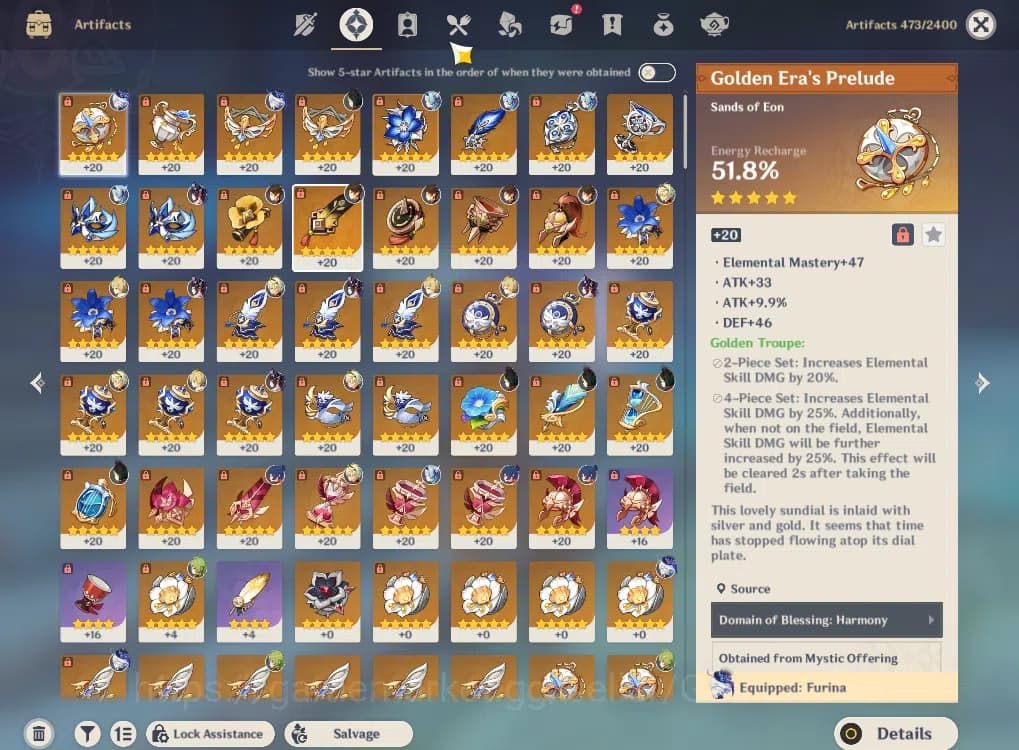The width and height of the screenshot is (1019, 750).
Task: Switch to the Weapons tab
Action: click(305, 25)
